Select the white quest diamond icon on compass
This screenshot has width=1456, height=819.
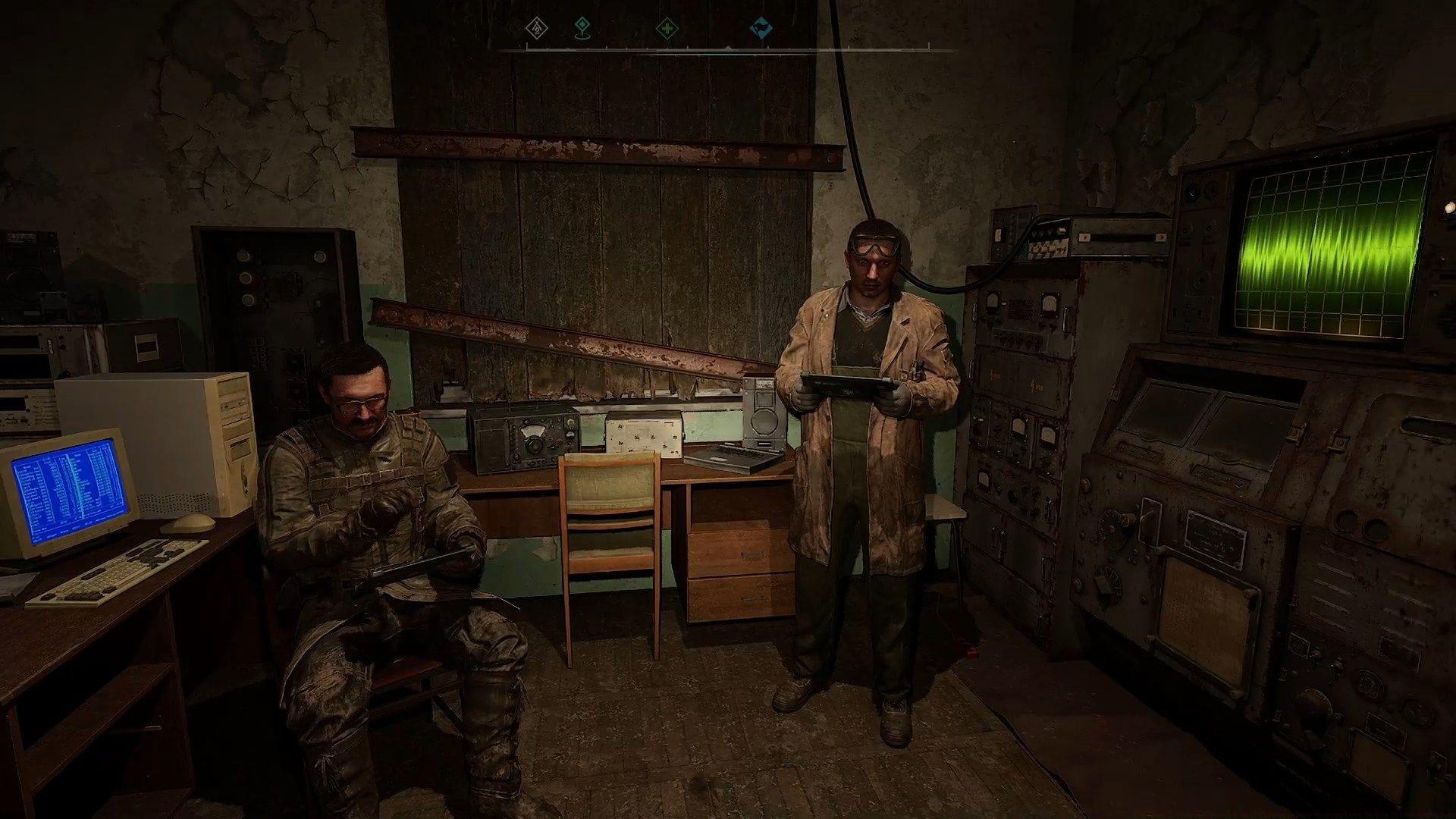click(537, 27)
